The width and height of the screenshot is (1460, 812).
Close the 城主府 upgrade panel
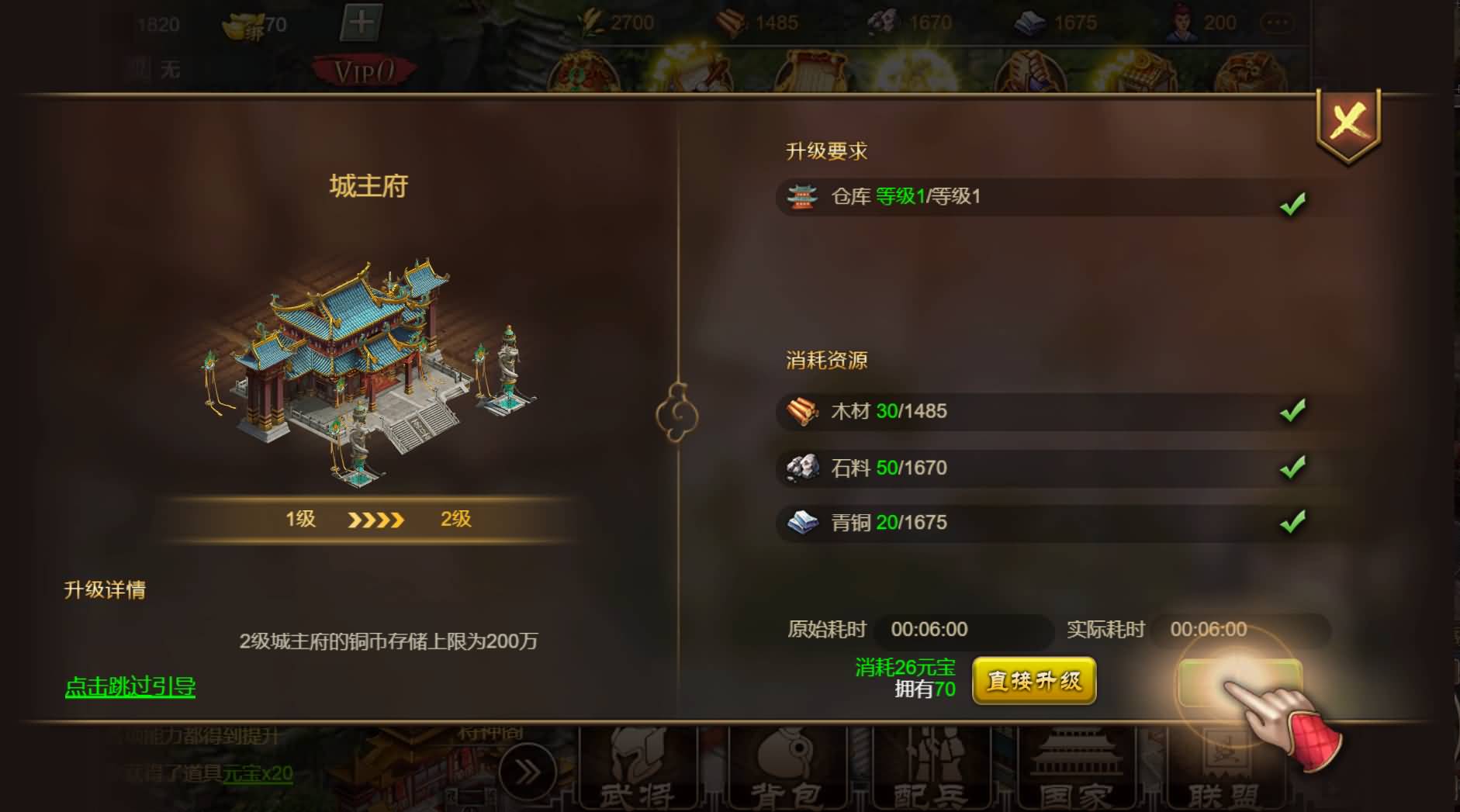coord(1348,123)
